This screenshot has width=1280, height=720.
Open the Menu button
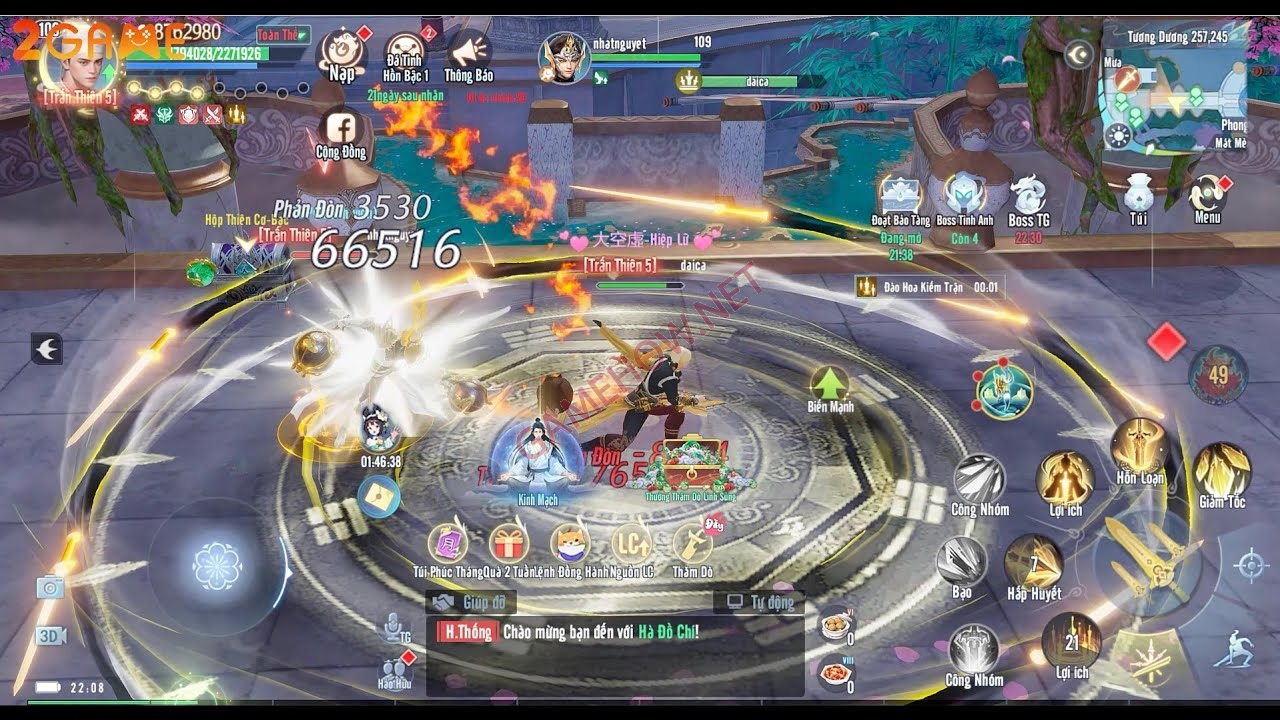tap(1208, 197)
